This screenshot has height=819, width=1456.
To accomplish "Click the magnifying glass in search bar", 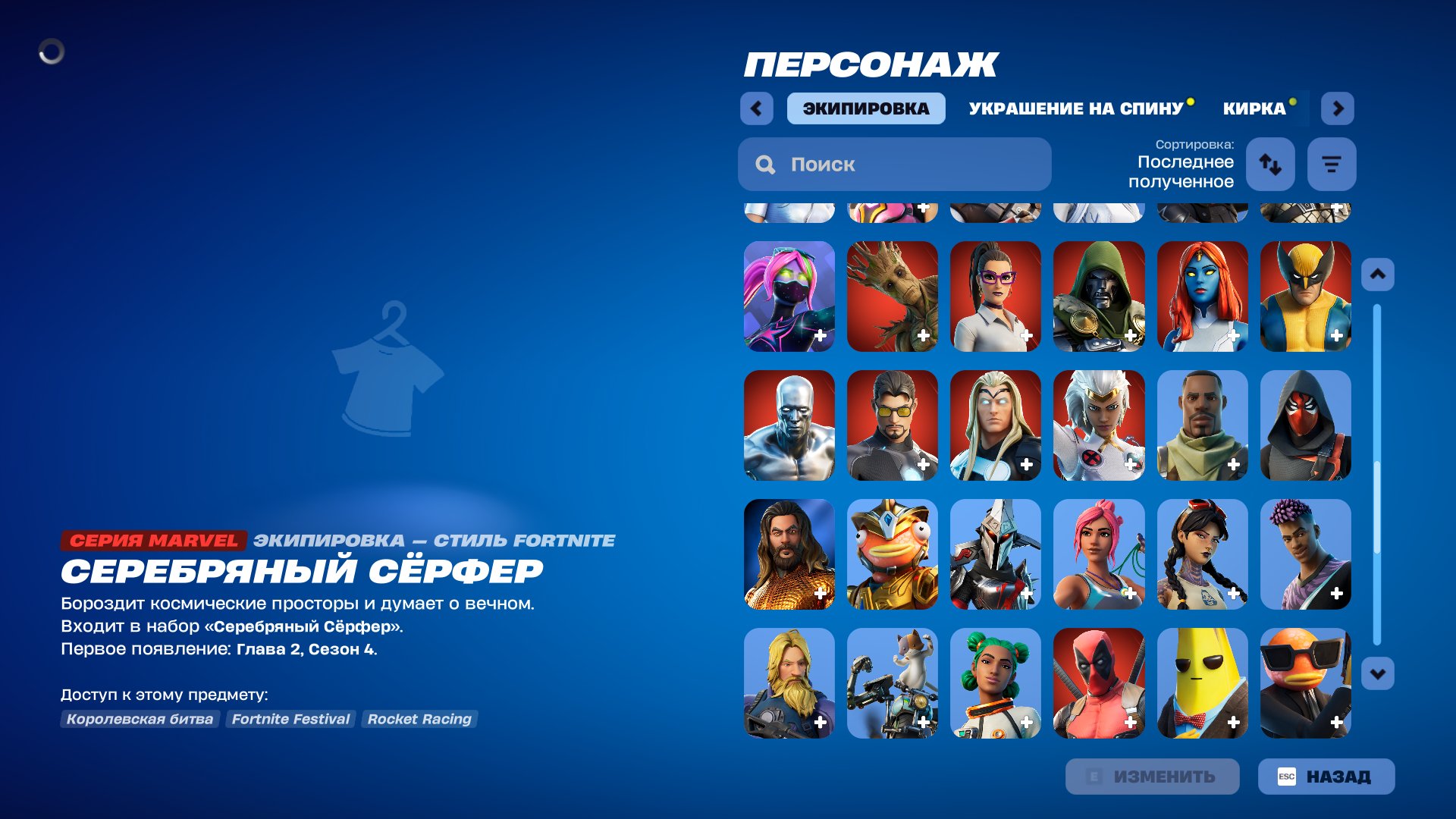I will tap(765, 164).
